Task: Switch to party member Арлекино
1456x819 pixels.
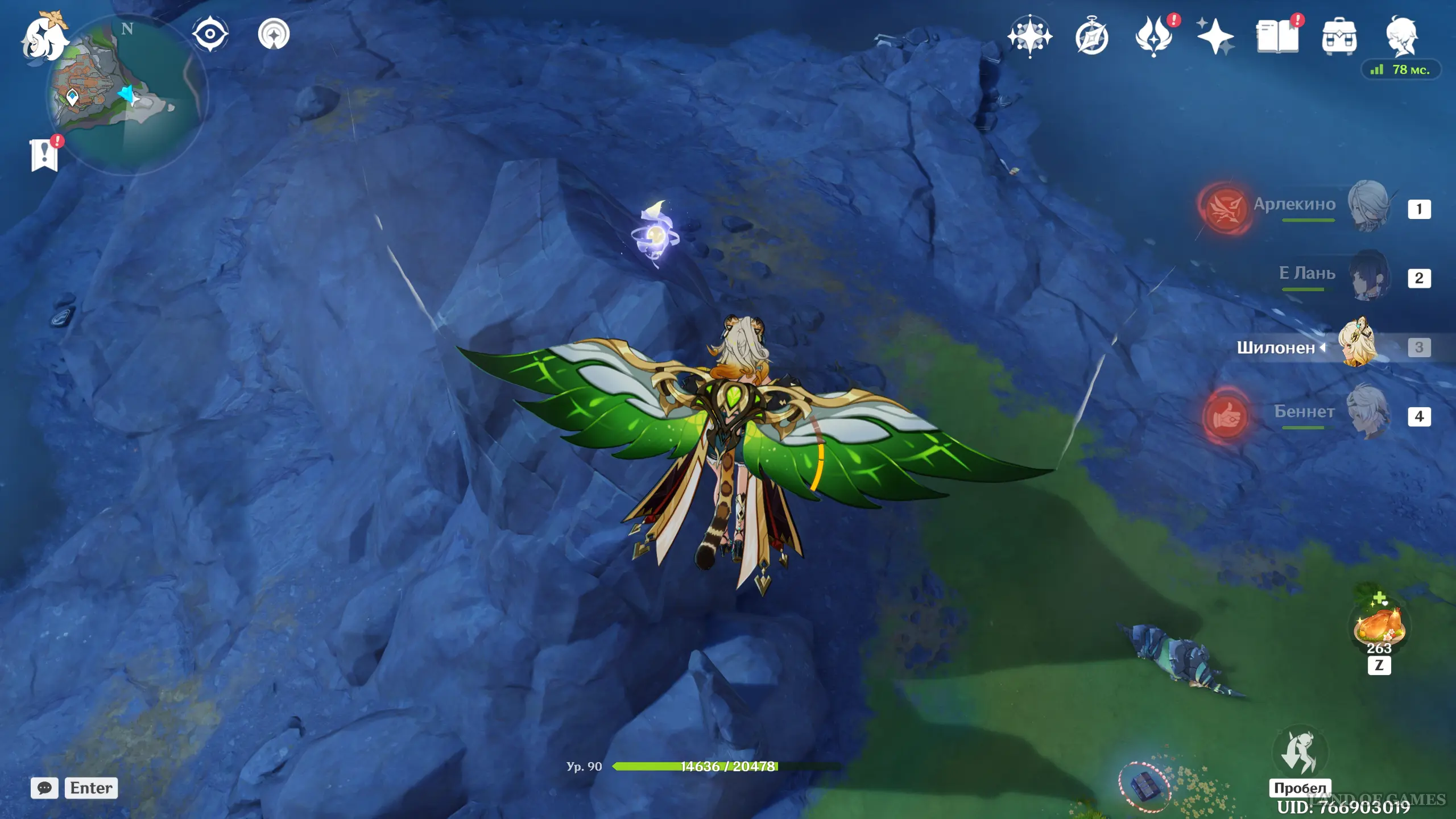Action: click(1368, 206)
